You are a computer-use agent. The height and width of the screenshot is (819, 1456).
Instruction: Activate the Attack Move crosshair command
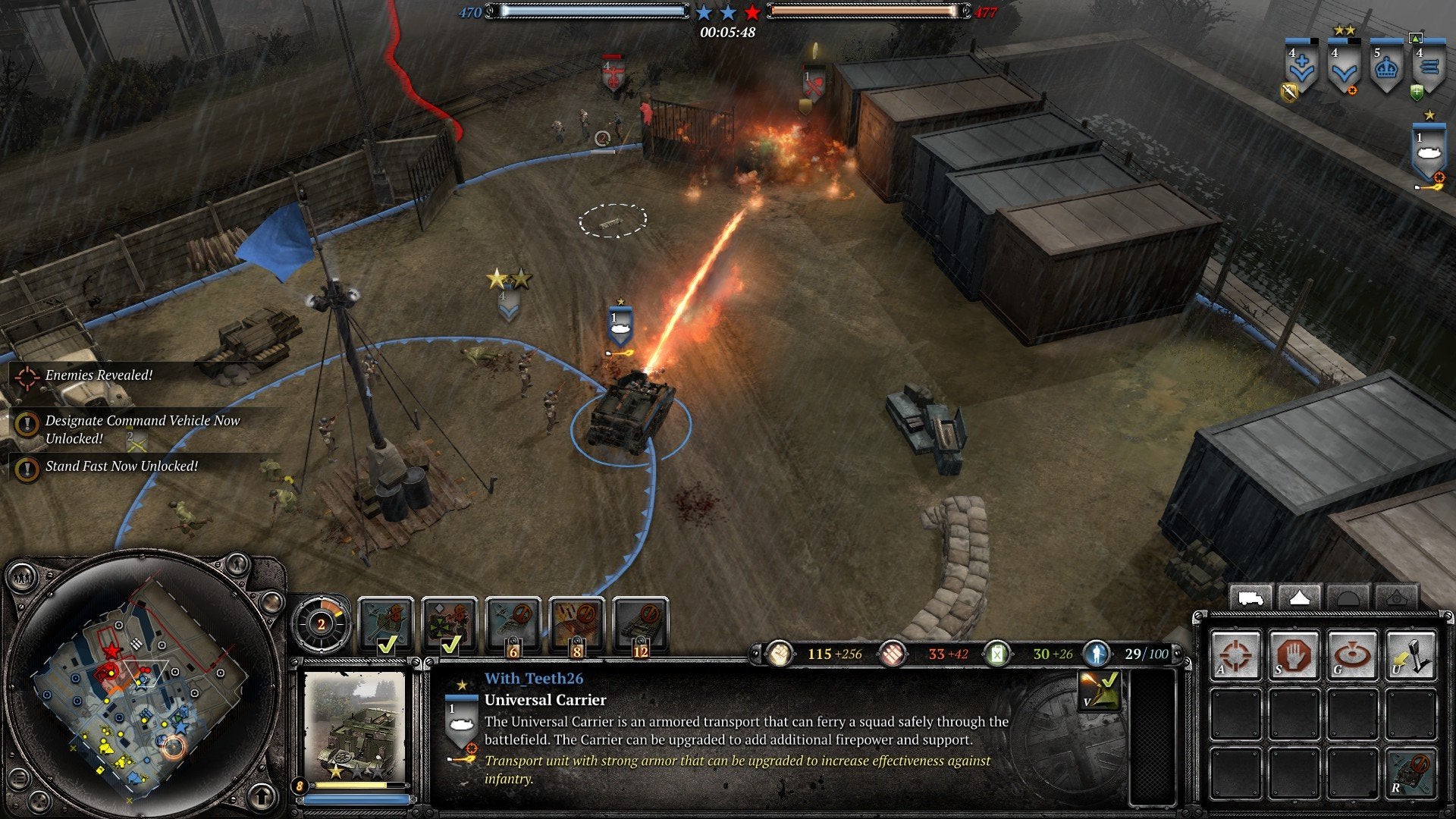[x=1236, y=653]
